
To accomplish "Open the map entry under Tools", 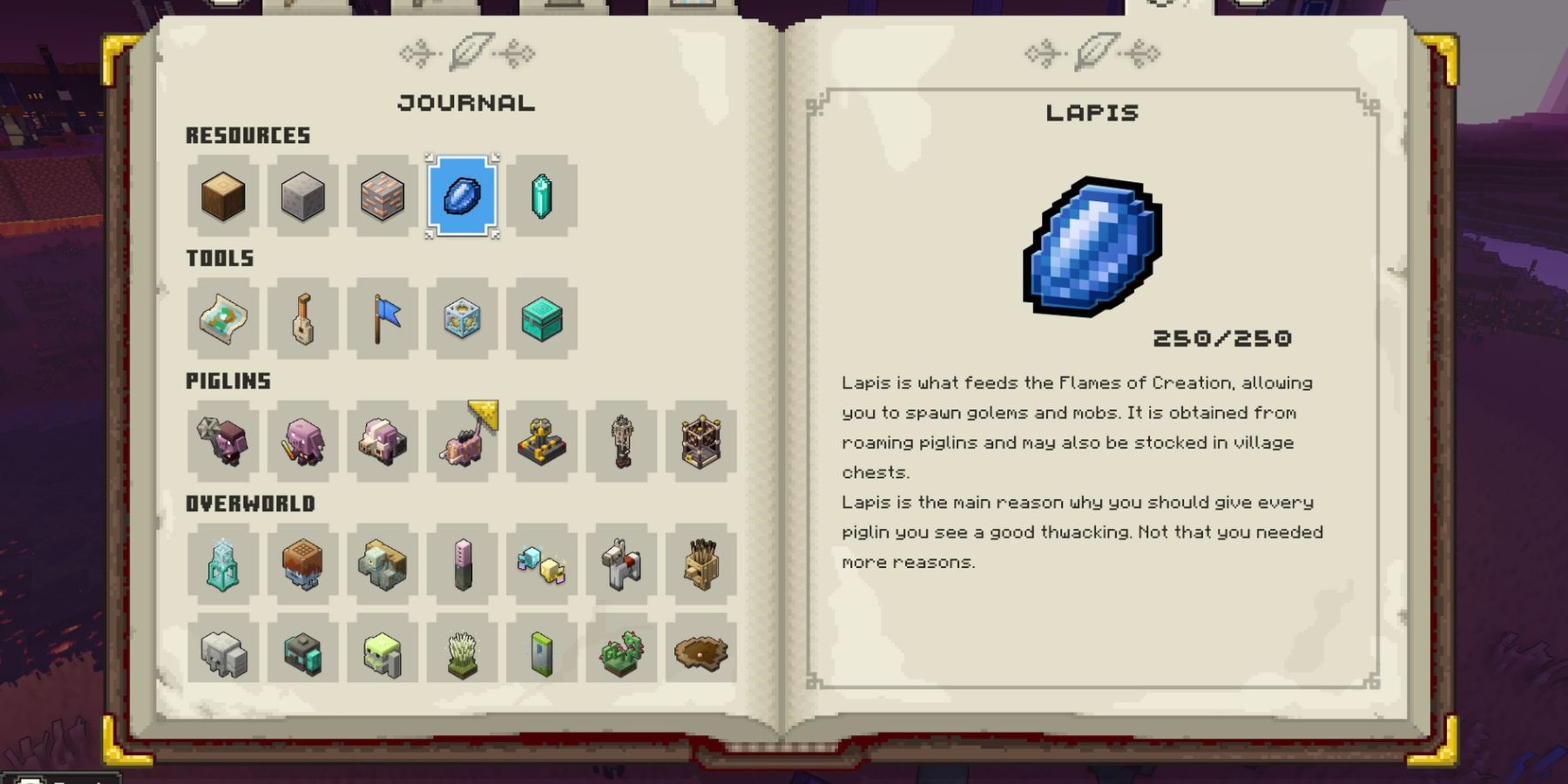I will coord(220,320).
